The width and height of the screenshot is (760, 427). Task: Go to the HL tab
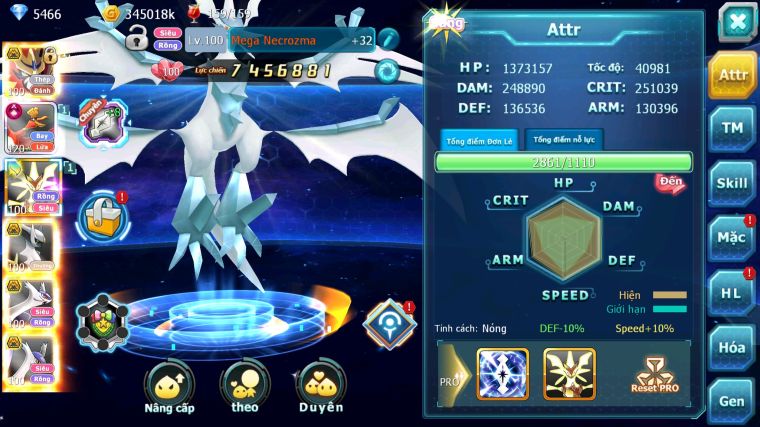point(732,293)
